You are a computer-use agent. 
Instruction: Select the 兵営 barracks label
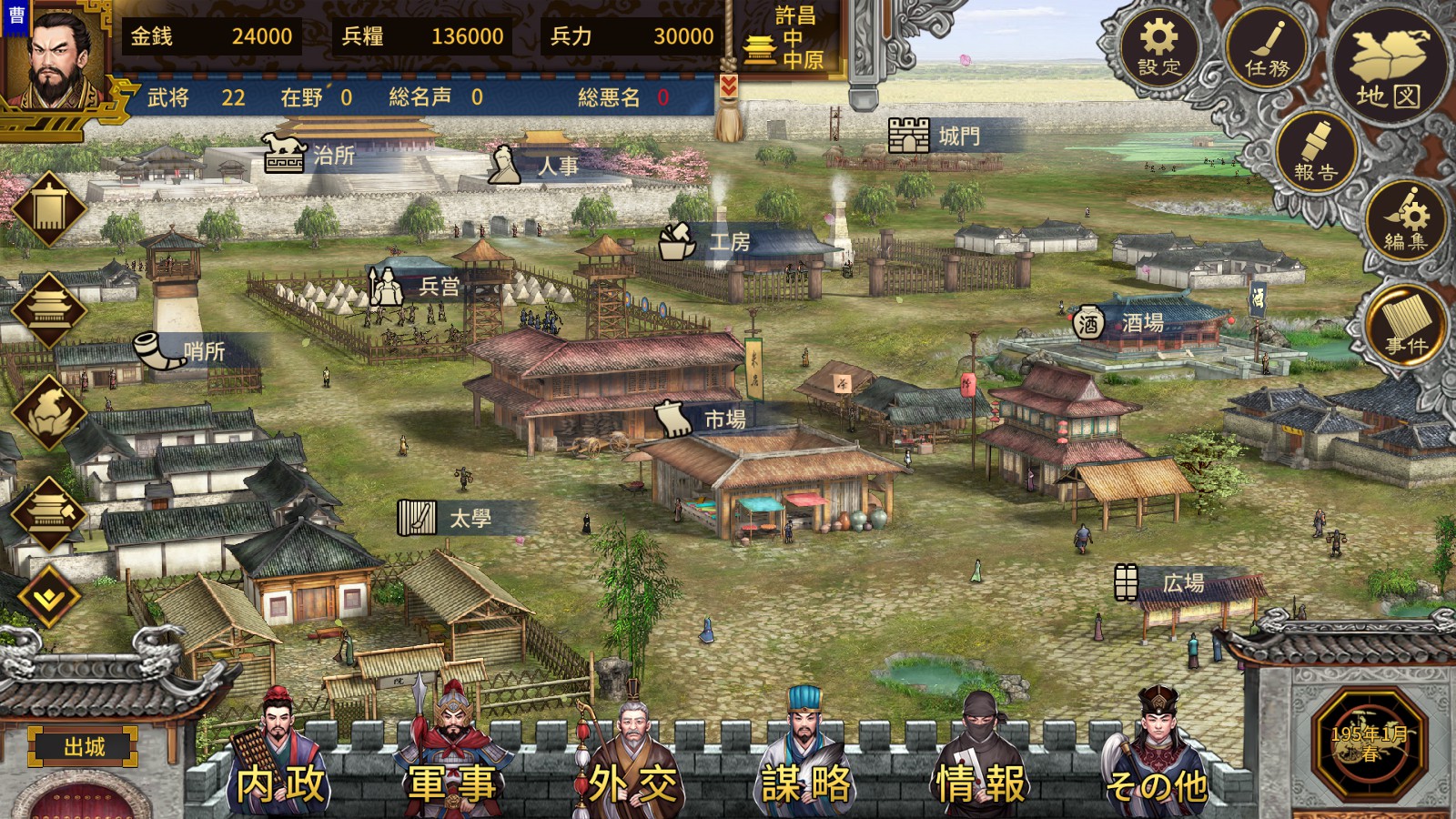coord(420,287)
